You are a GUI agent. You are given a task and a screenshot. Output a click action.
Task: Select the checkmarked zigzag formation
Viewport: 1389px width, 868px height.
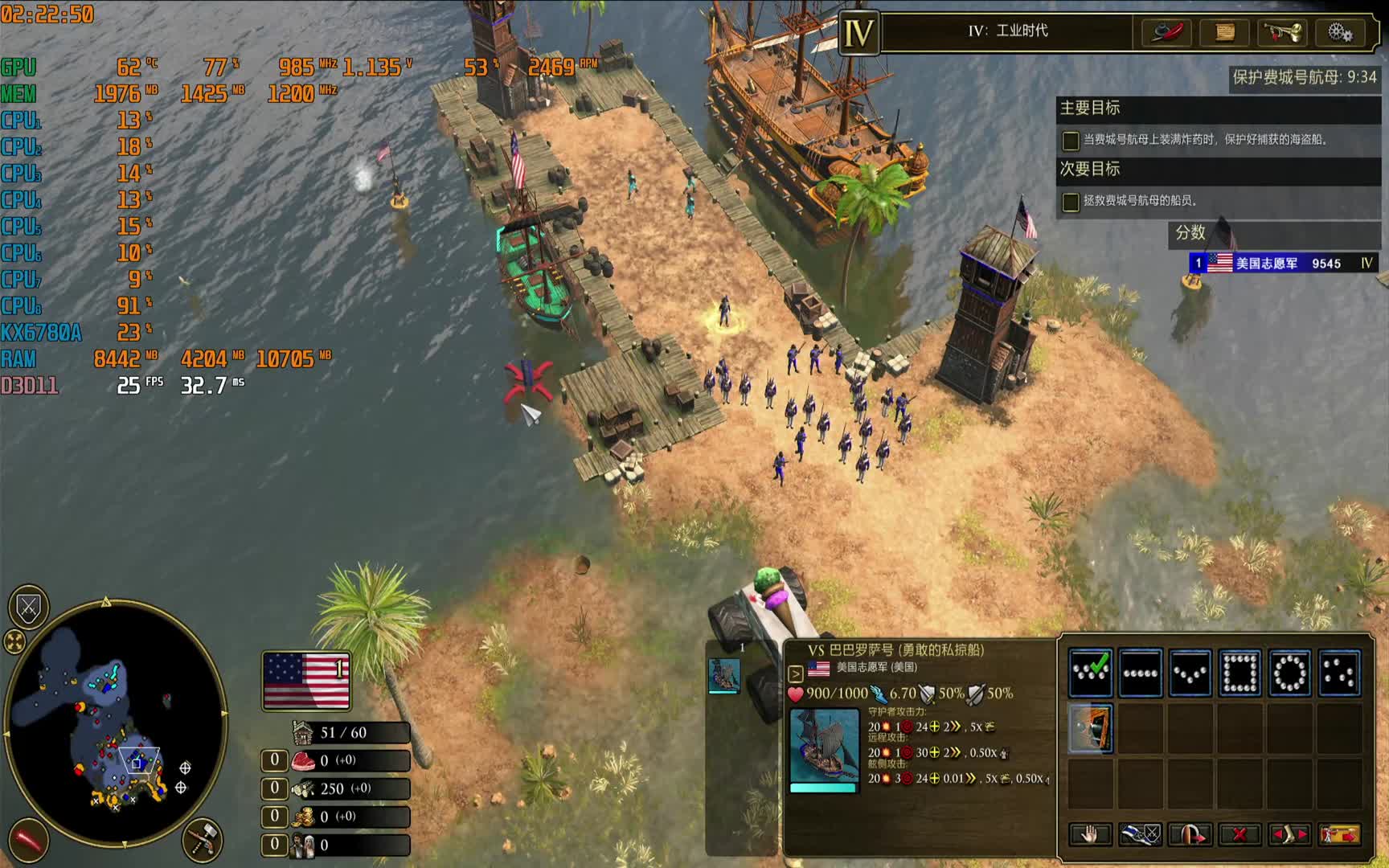[x=1090, y=673]
